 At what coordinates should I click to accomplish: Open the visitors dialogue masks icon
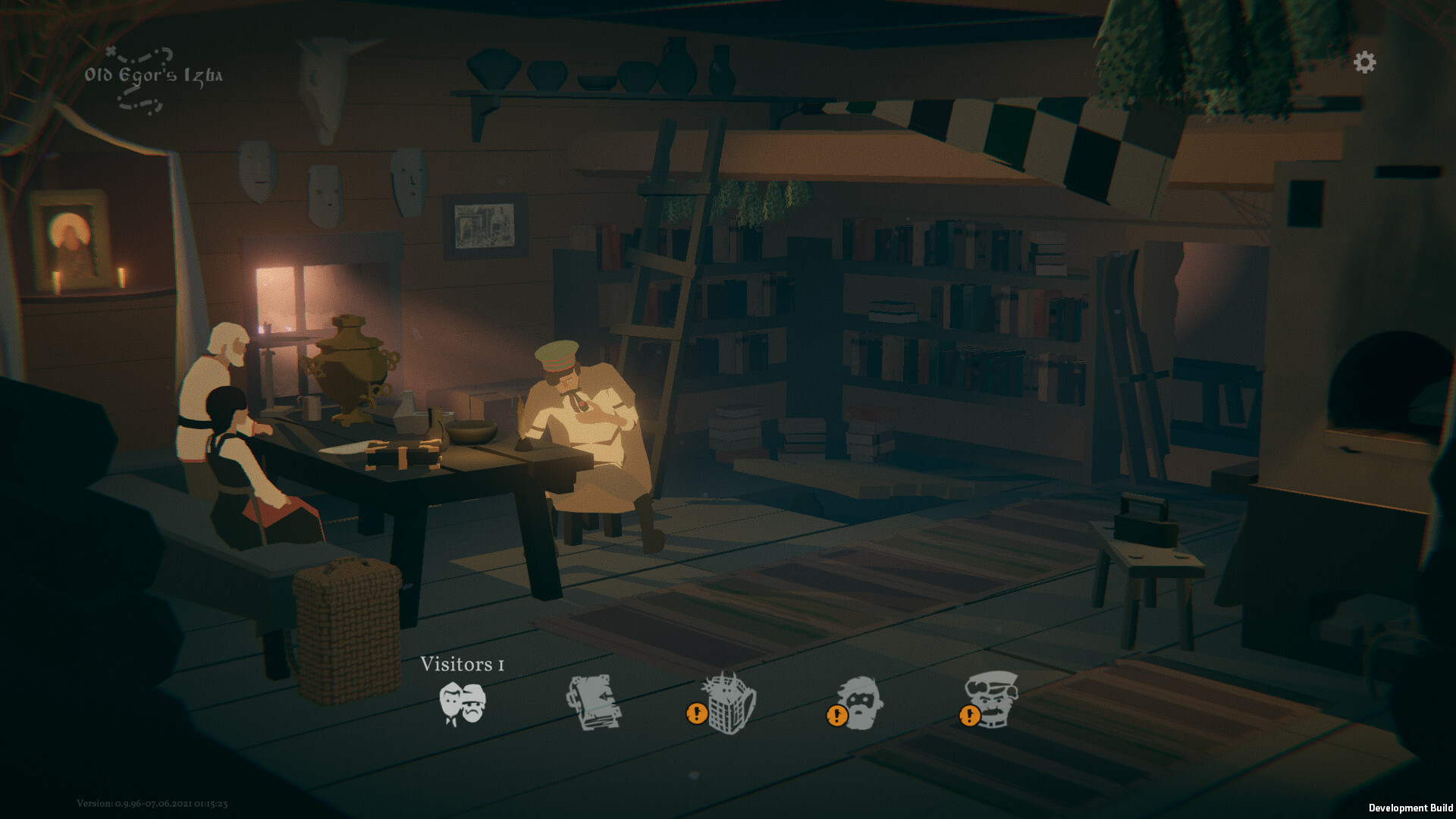(463, 705)
